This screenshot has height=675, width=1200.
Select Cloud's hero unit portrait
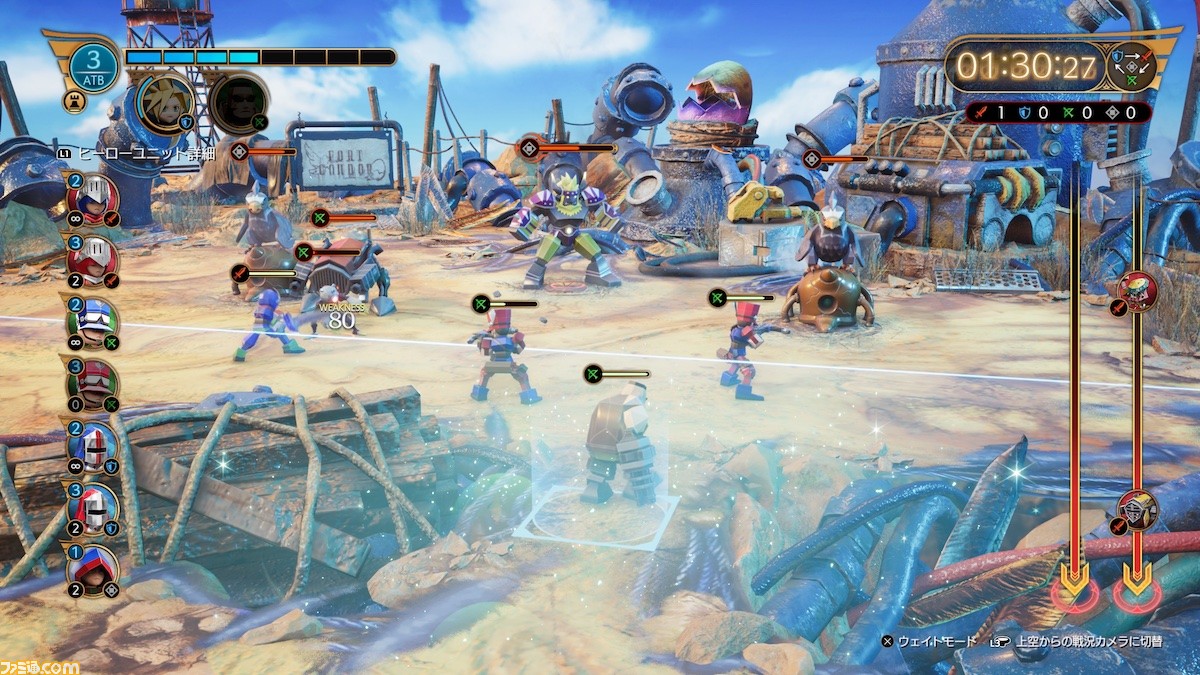click(165, 103)
